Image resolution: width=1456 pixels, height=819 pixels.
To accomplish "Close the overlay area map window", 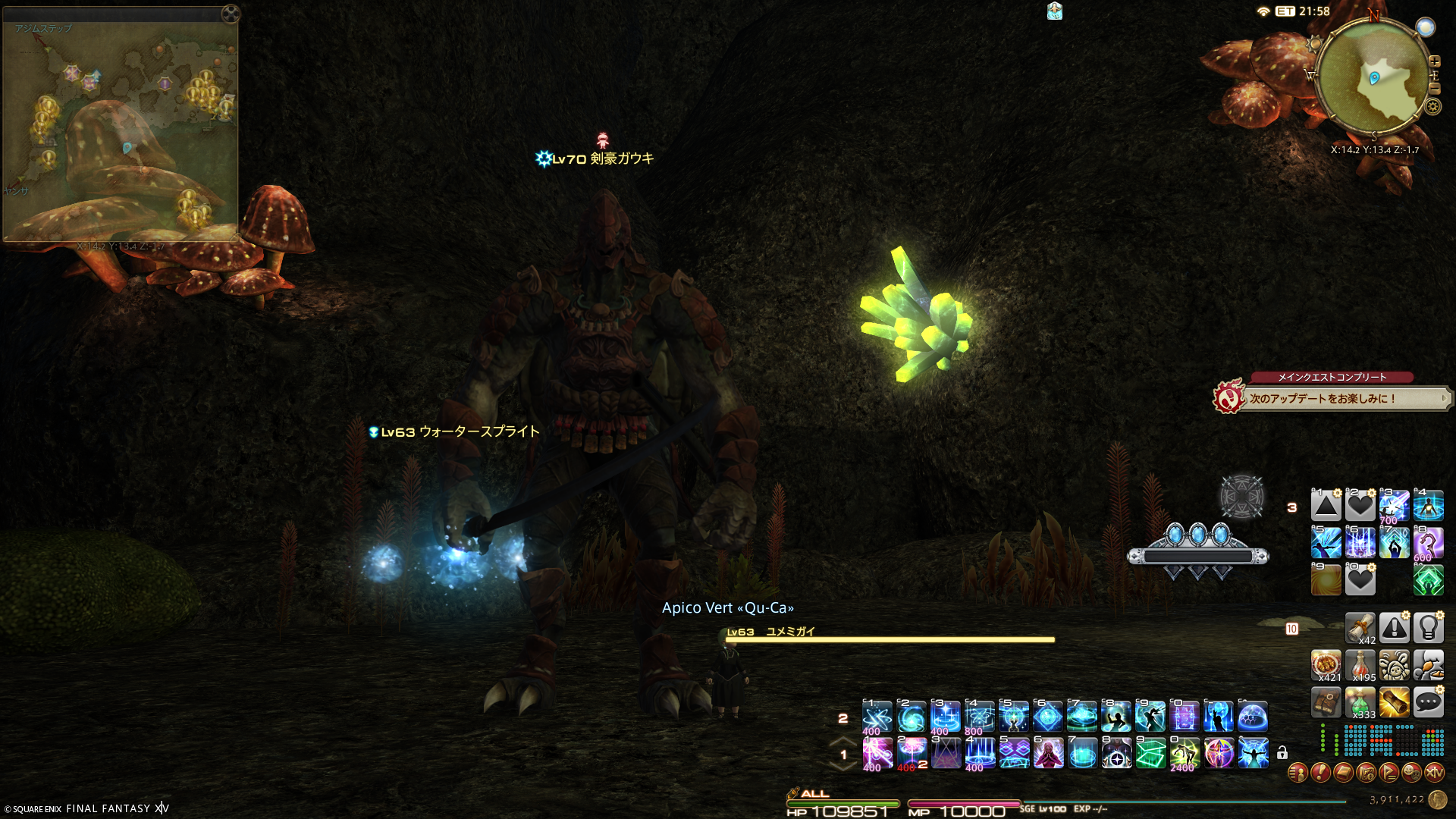I will coord(231,13).
